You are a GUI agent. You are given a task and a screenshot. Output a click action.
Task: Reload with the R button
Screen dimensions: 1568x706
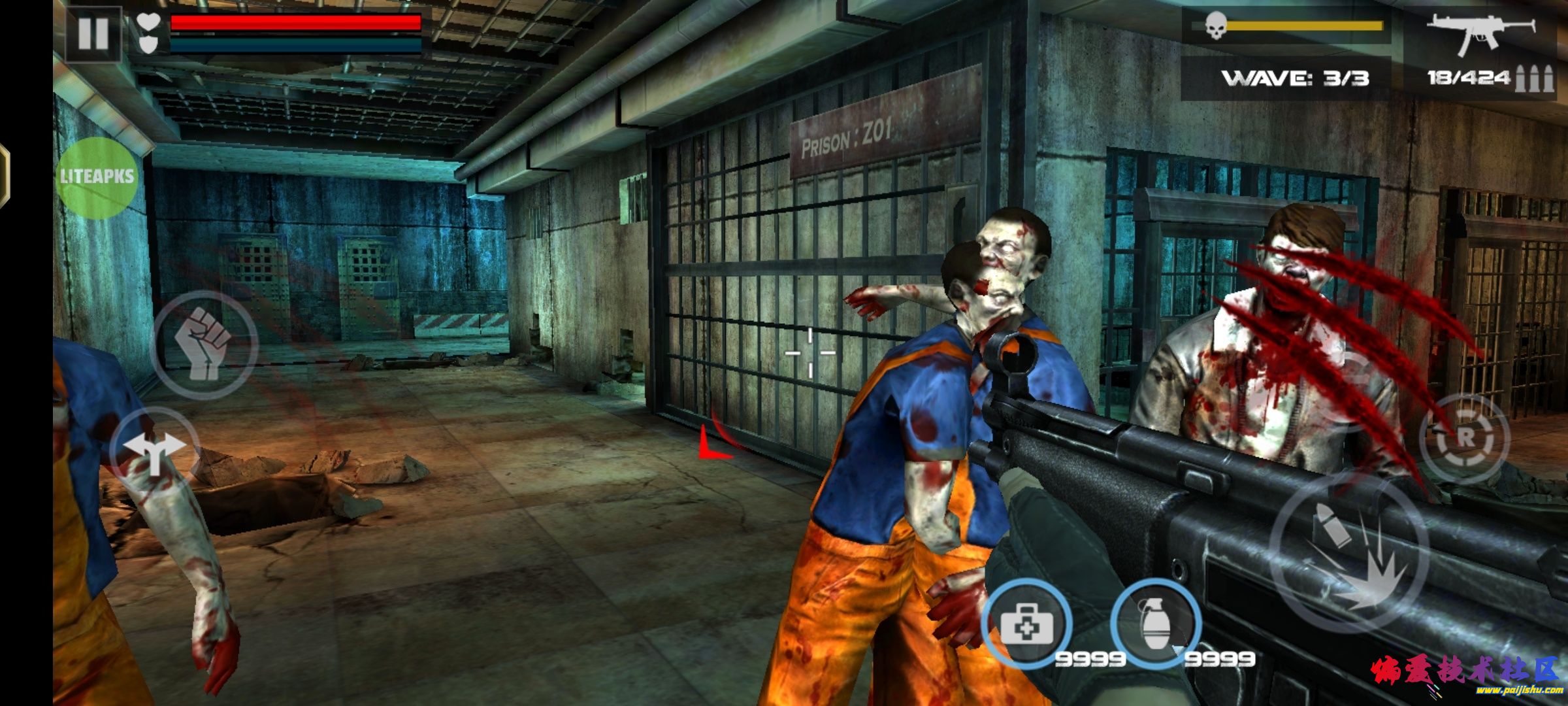1465,439
